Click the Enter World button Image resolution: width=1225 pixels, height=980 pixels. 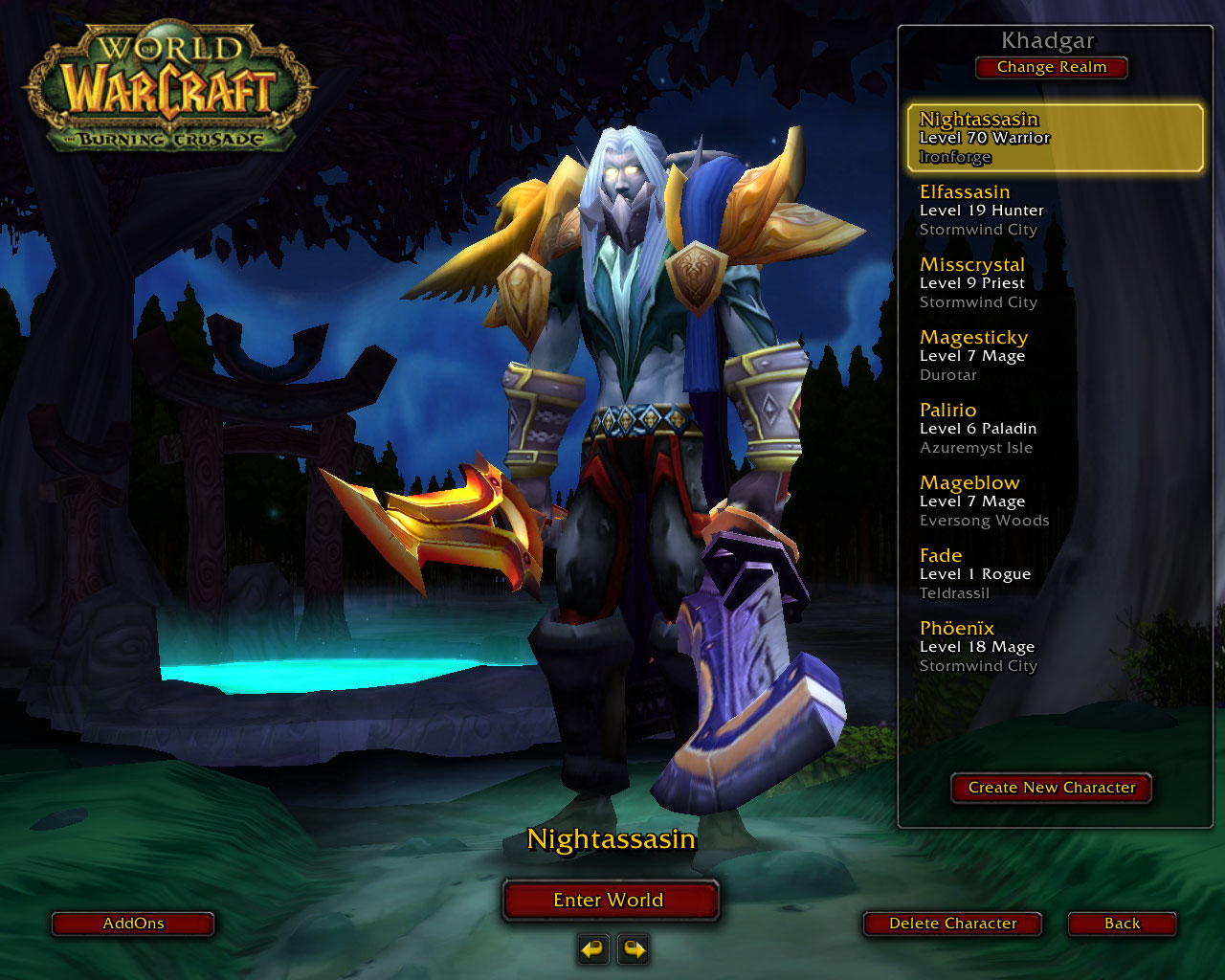[610, 900]
